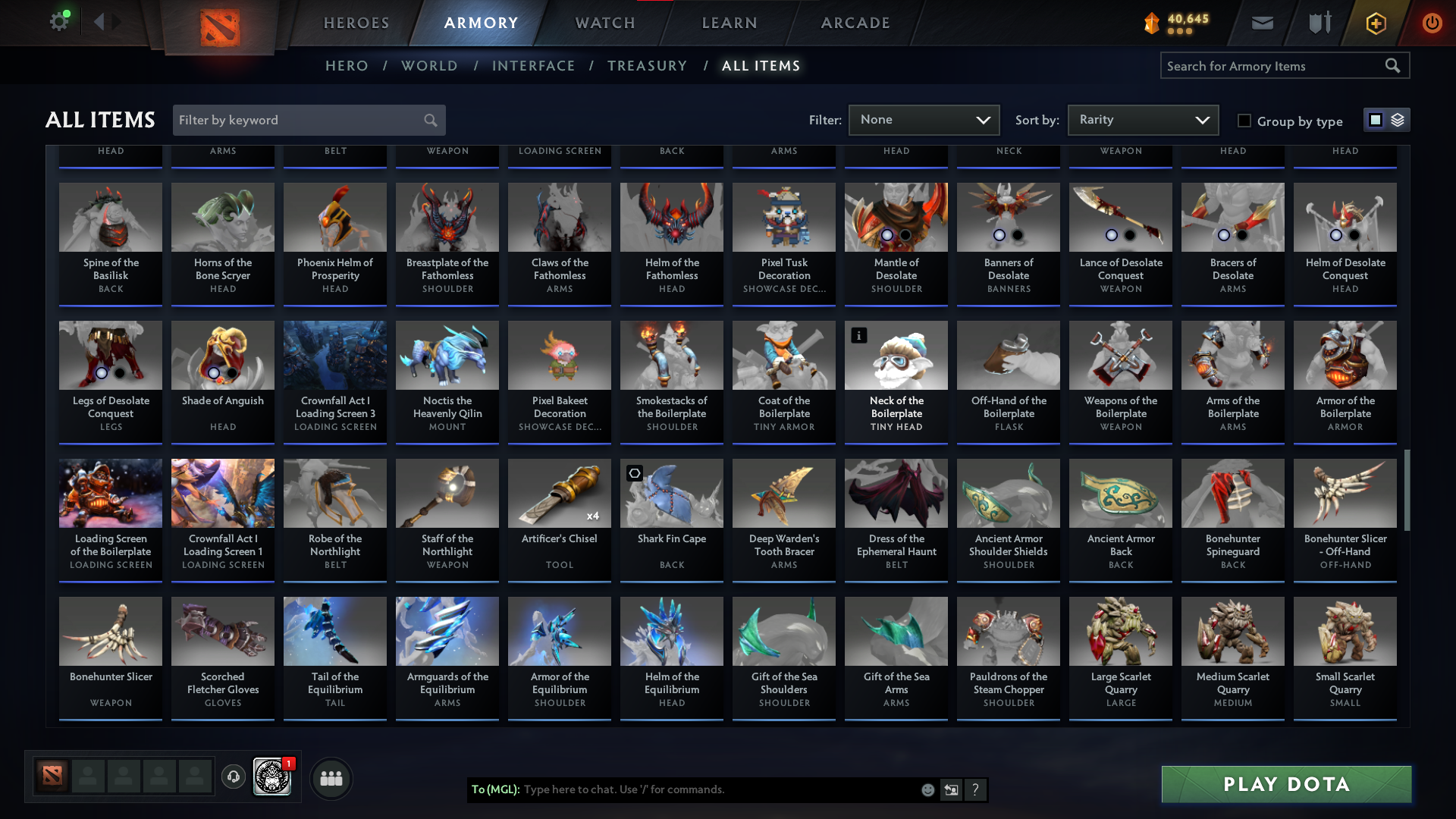This screenshot has width=1456, height=819.
Task: Enable Group by type
Action: (x=1244, y=120)
